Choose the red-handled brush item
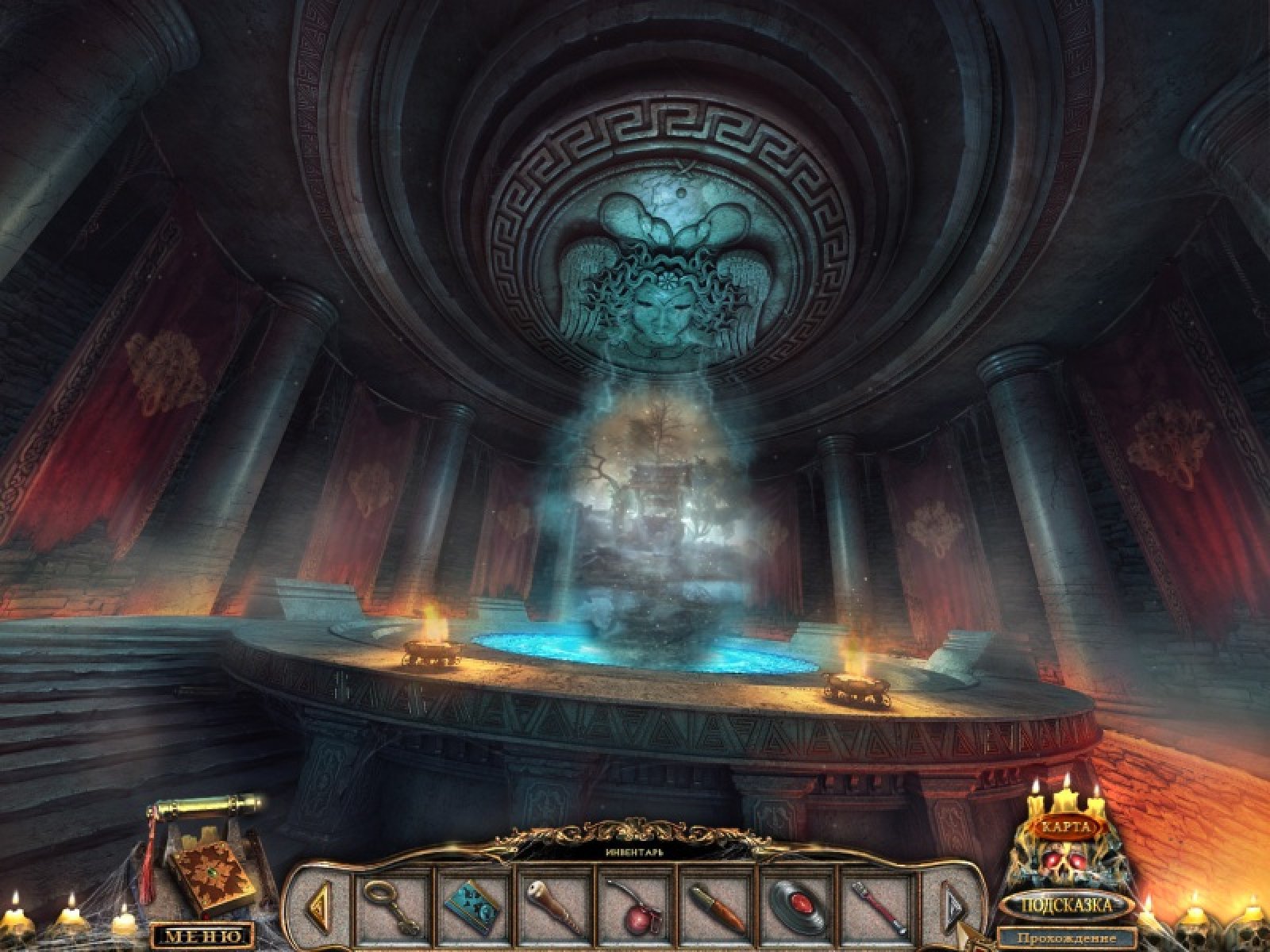 pyautogui.click(x=879, y=907)
